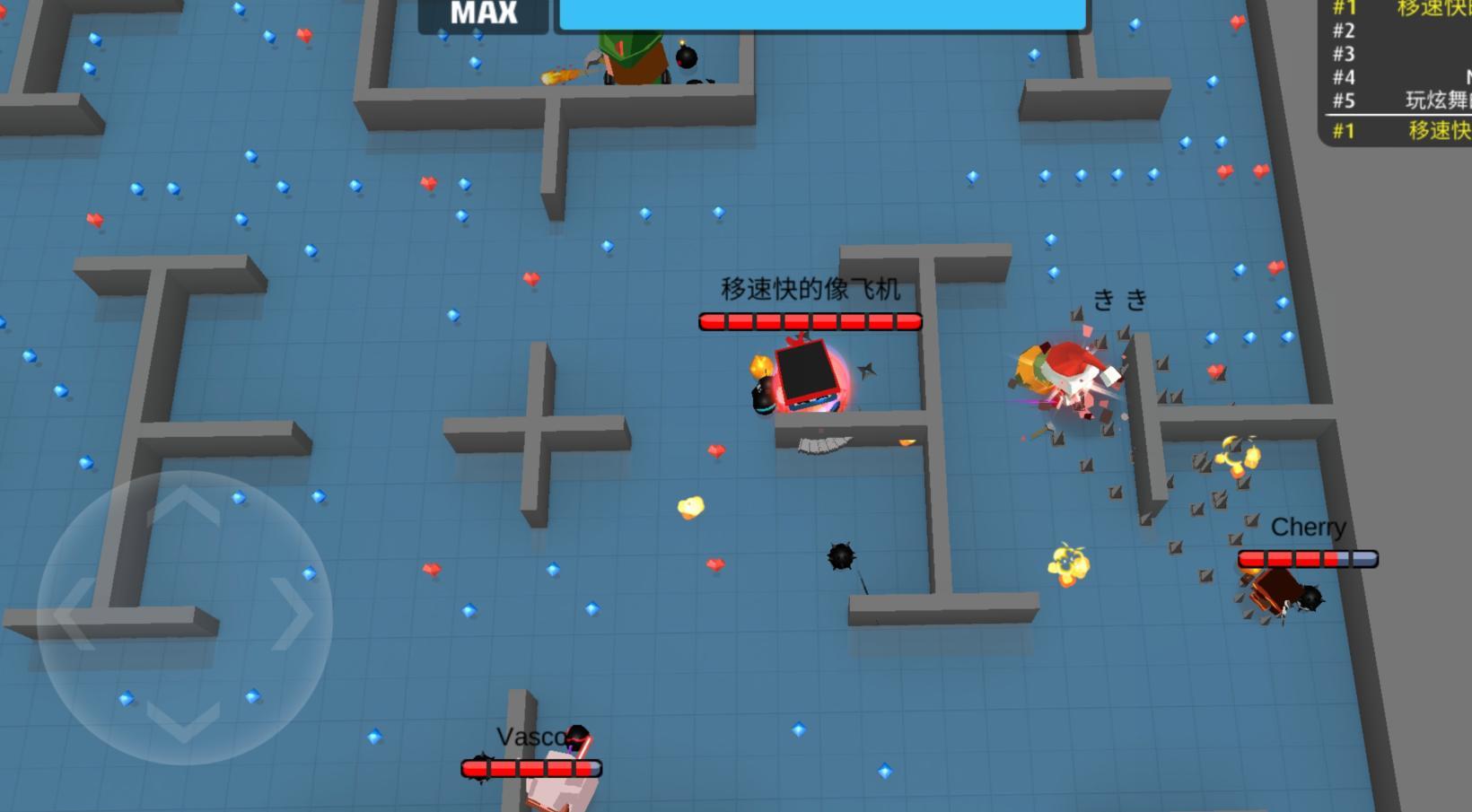
Task: Select the shuriken beside the red TV-head character
Action: 868,371
